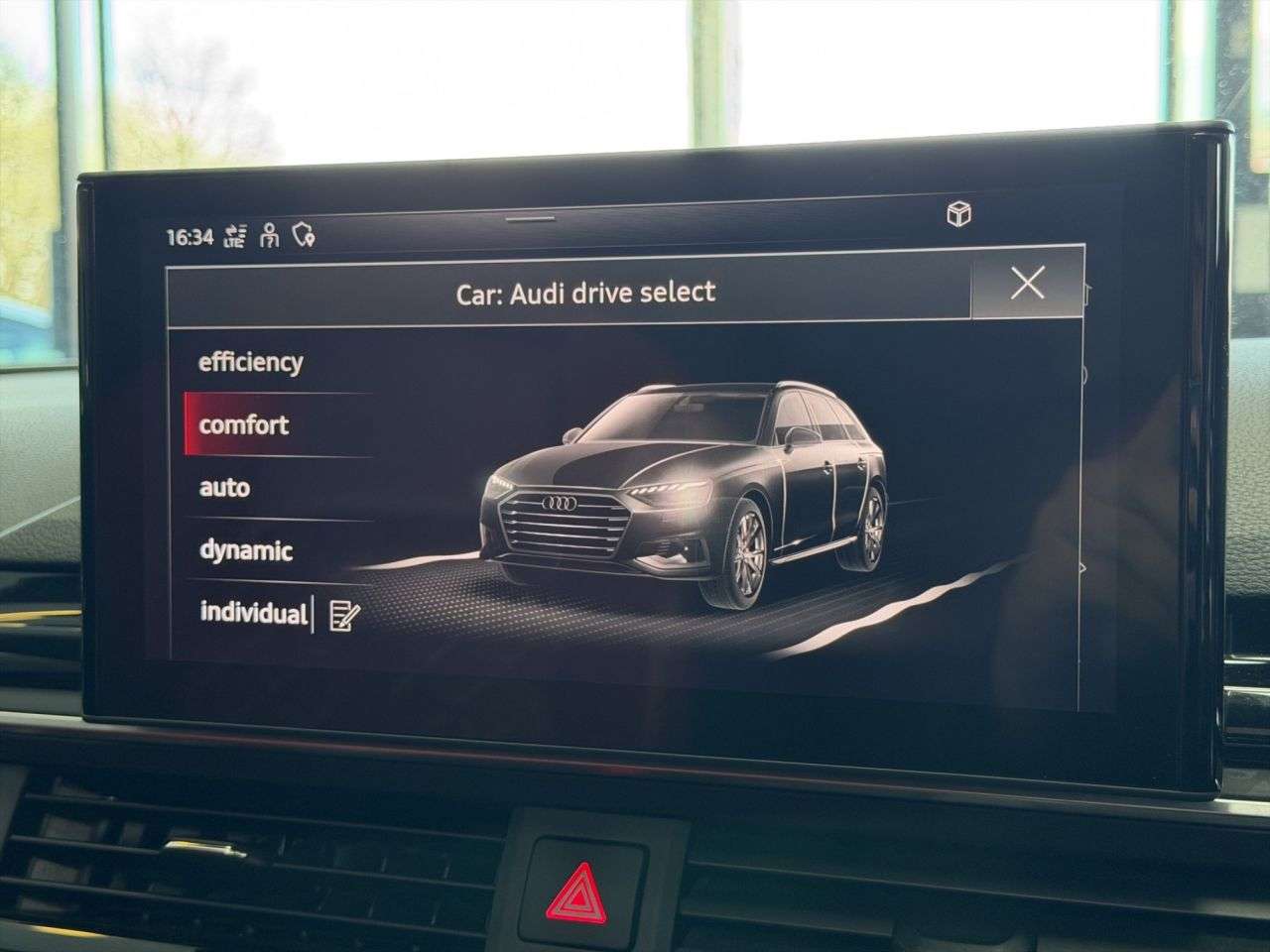This screenshot has width=1270, height=952.
Task: Choose auto drive mode
Action: coord(226,488)
